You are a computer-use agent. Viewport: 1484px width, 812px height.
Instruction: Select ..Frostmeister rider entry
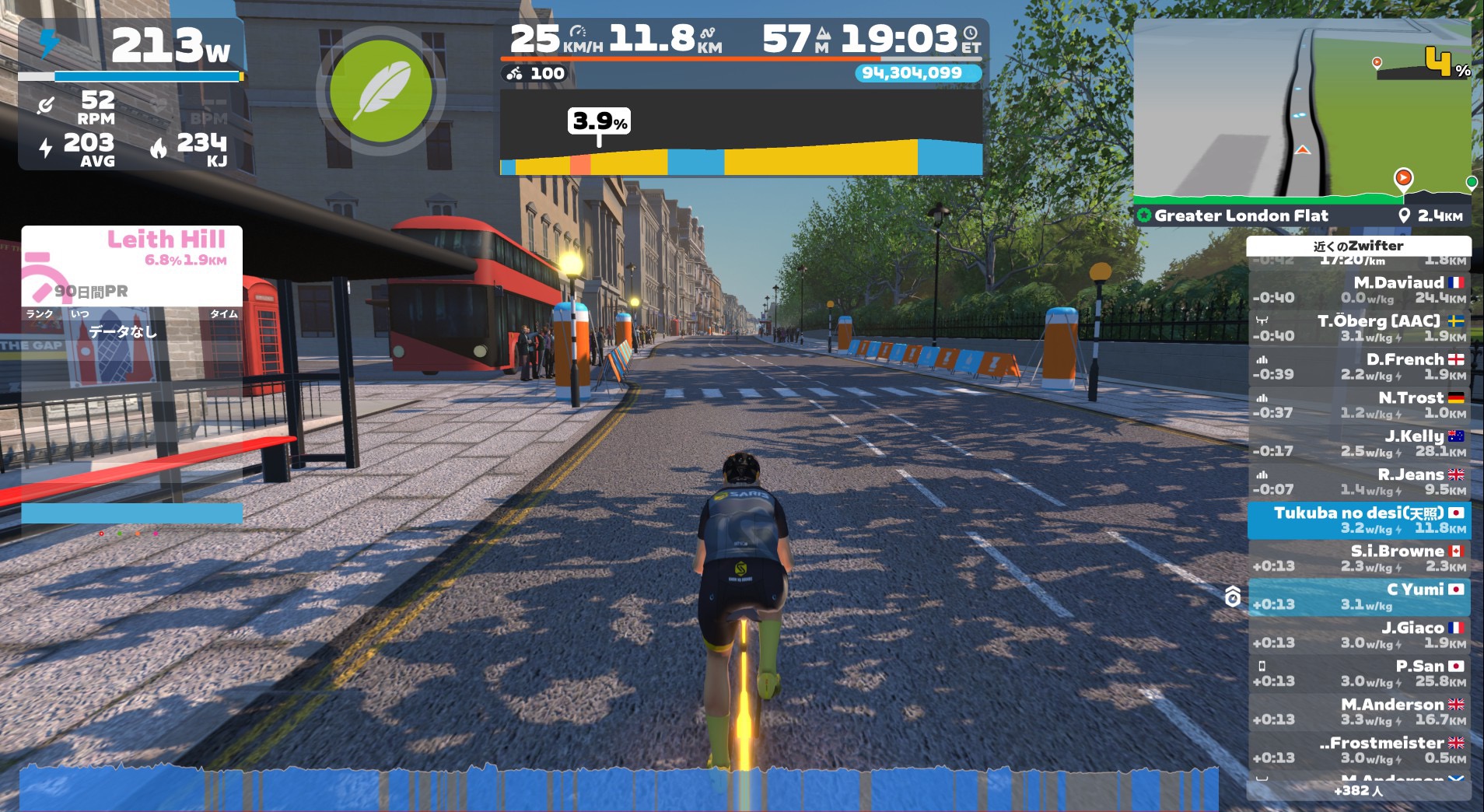click(1359, 750)
